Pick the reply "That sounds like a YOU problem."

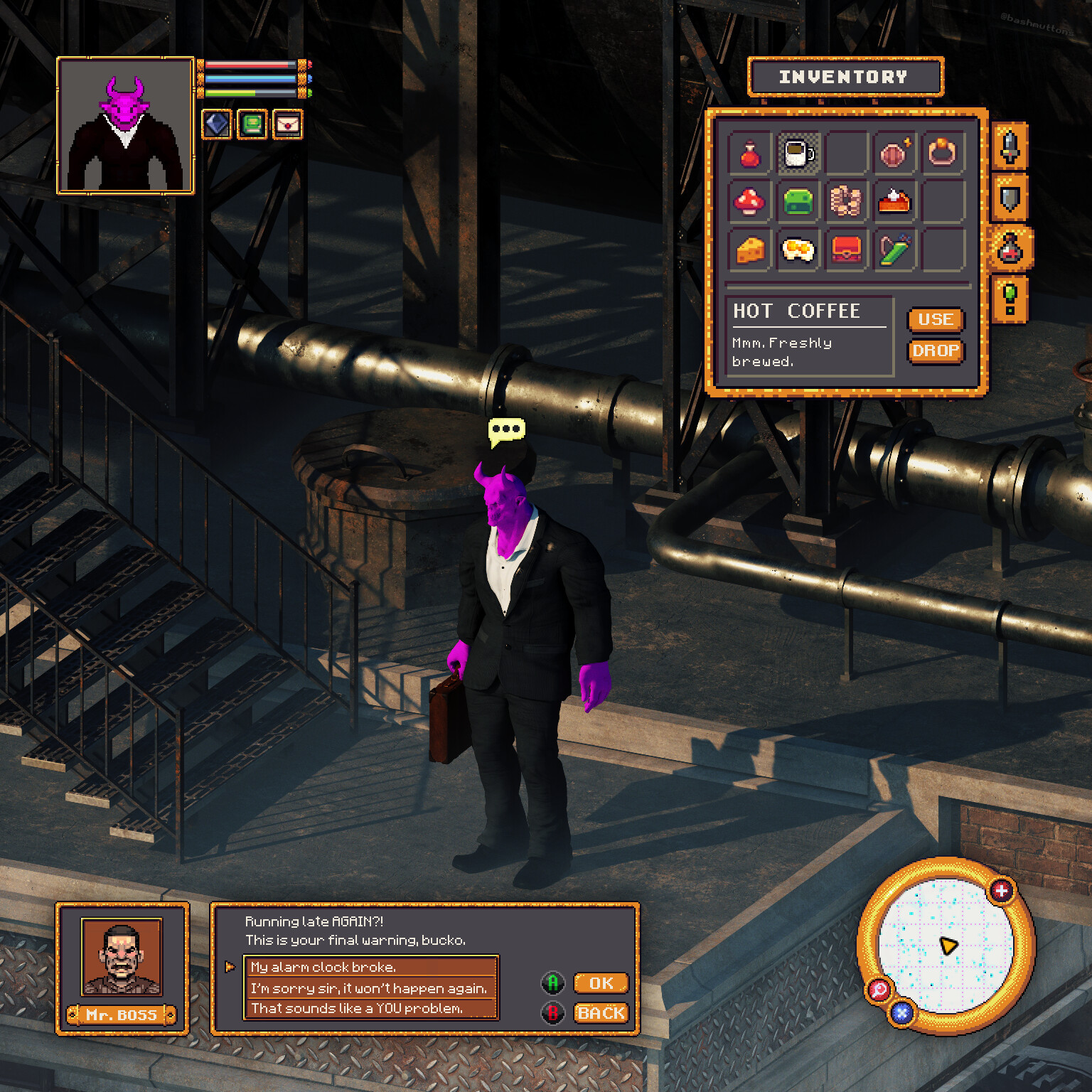click(x=370, y=1008)
